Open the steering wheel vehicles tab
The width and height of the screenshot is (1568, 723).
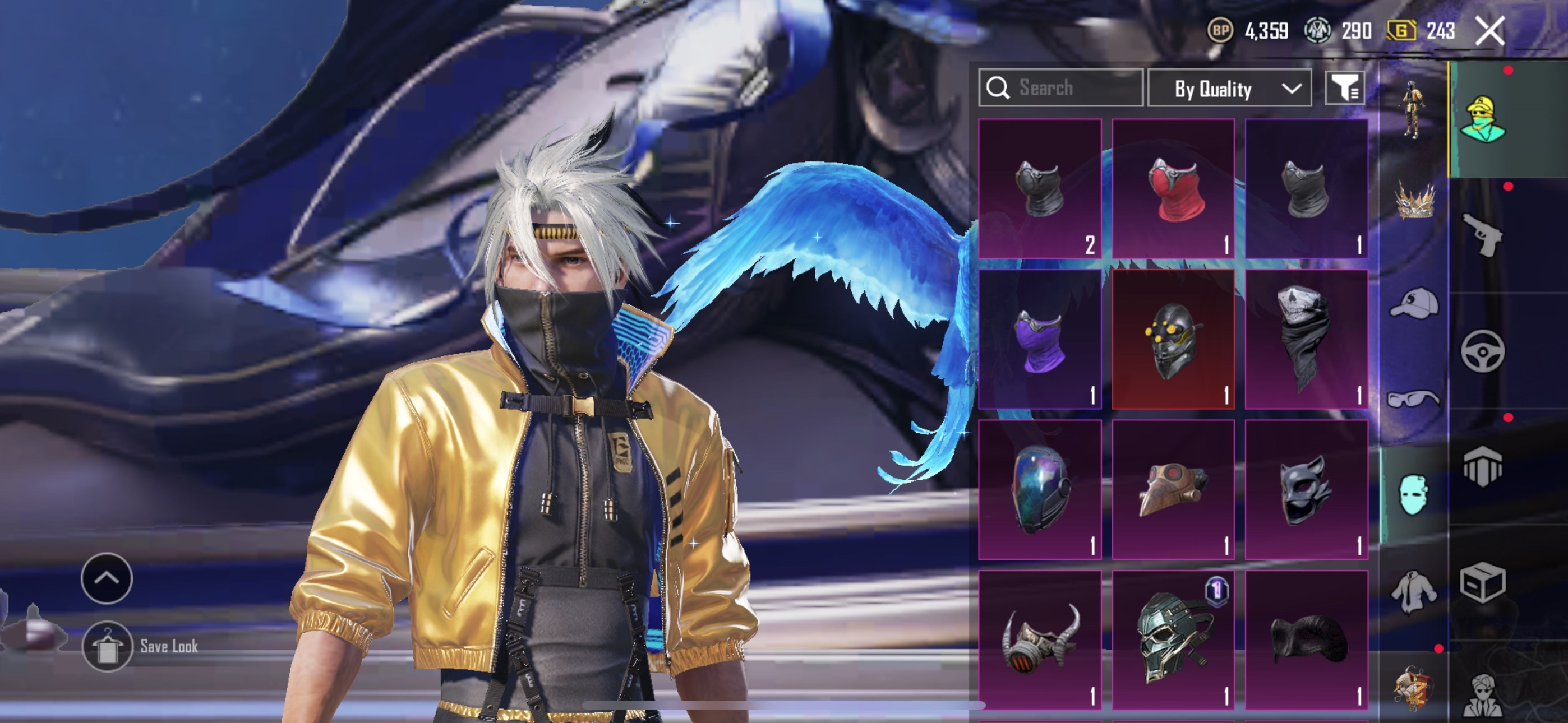[1483, 351]
